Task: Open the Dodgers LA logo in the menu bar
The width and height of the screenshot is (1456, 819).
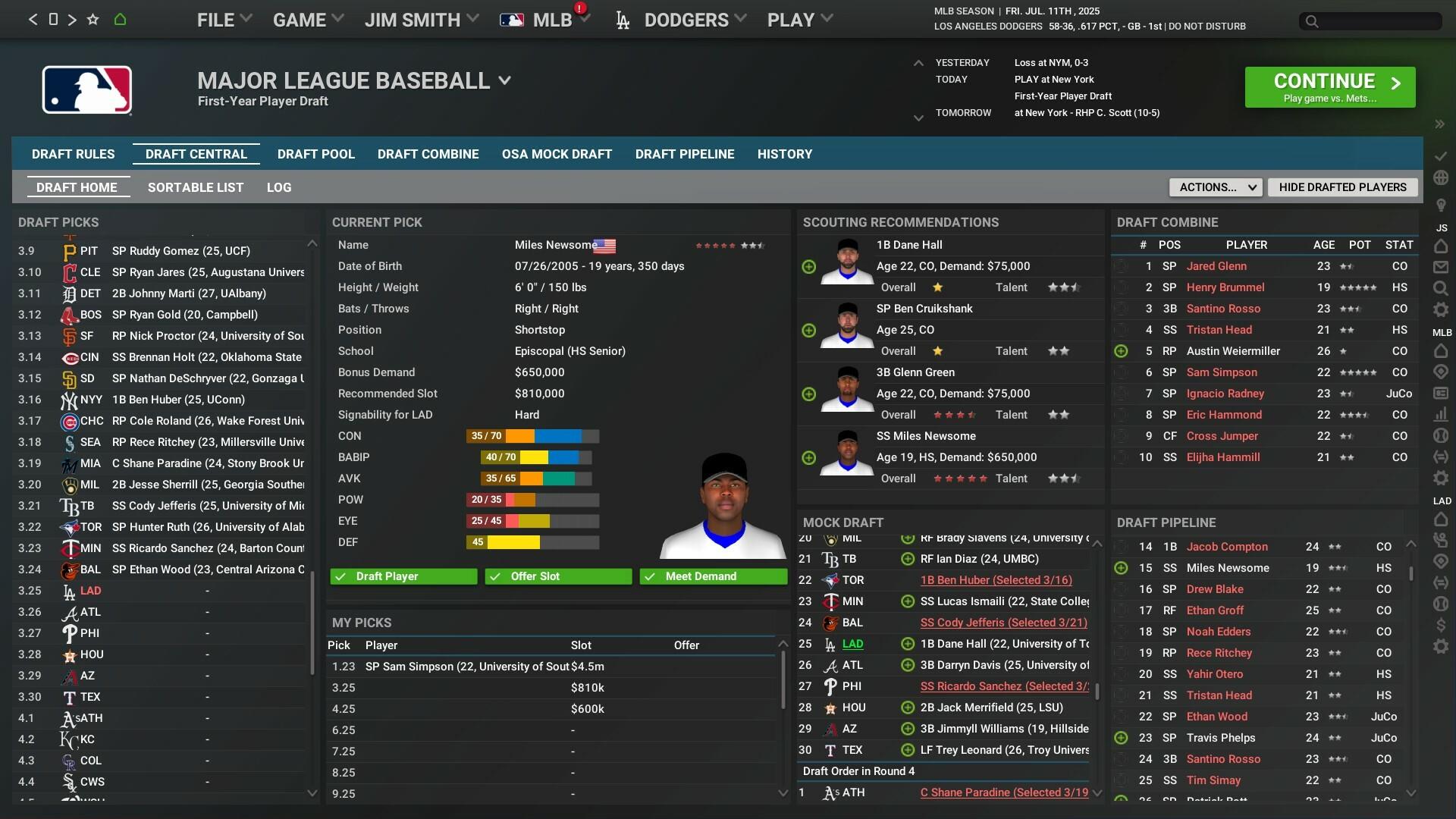Action: [622, 19]
